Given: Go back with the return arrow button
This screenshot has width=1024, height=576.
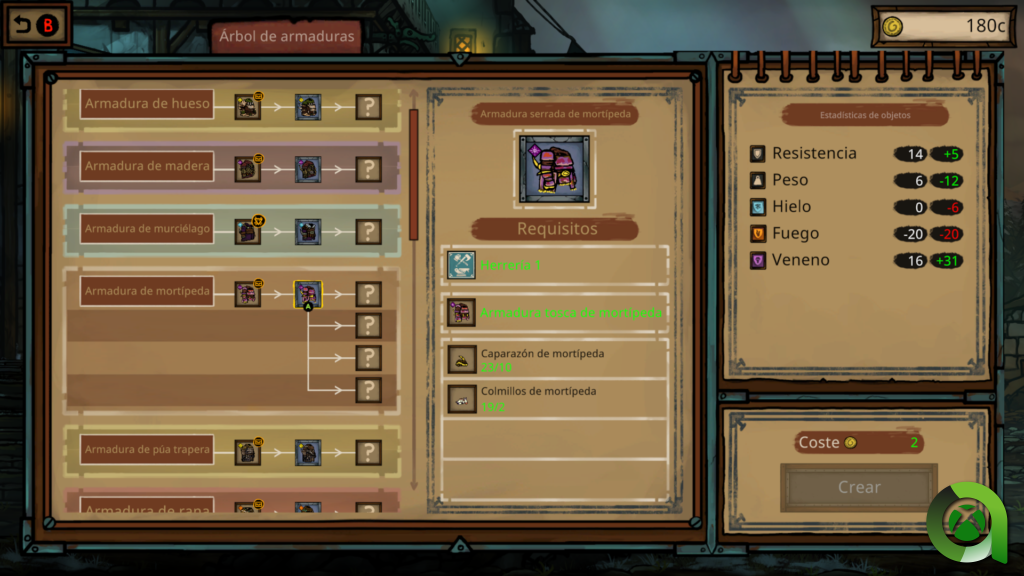Looking at the screenshot, I should coord(36,26).
